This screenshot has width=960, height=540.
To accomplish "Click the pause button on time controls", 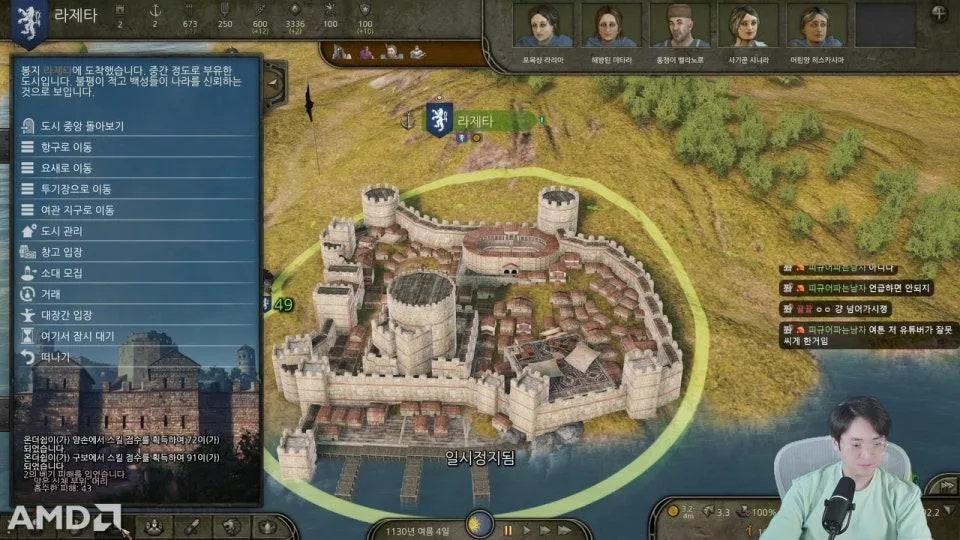I will 508,529.
